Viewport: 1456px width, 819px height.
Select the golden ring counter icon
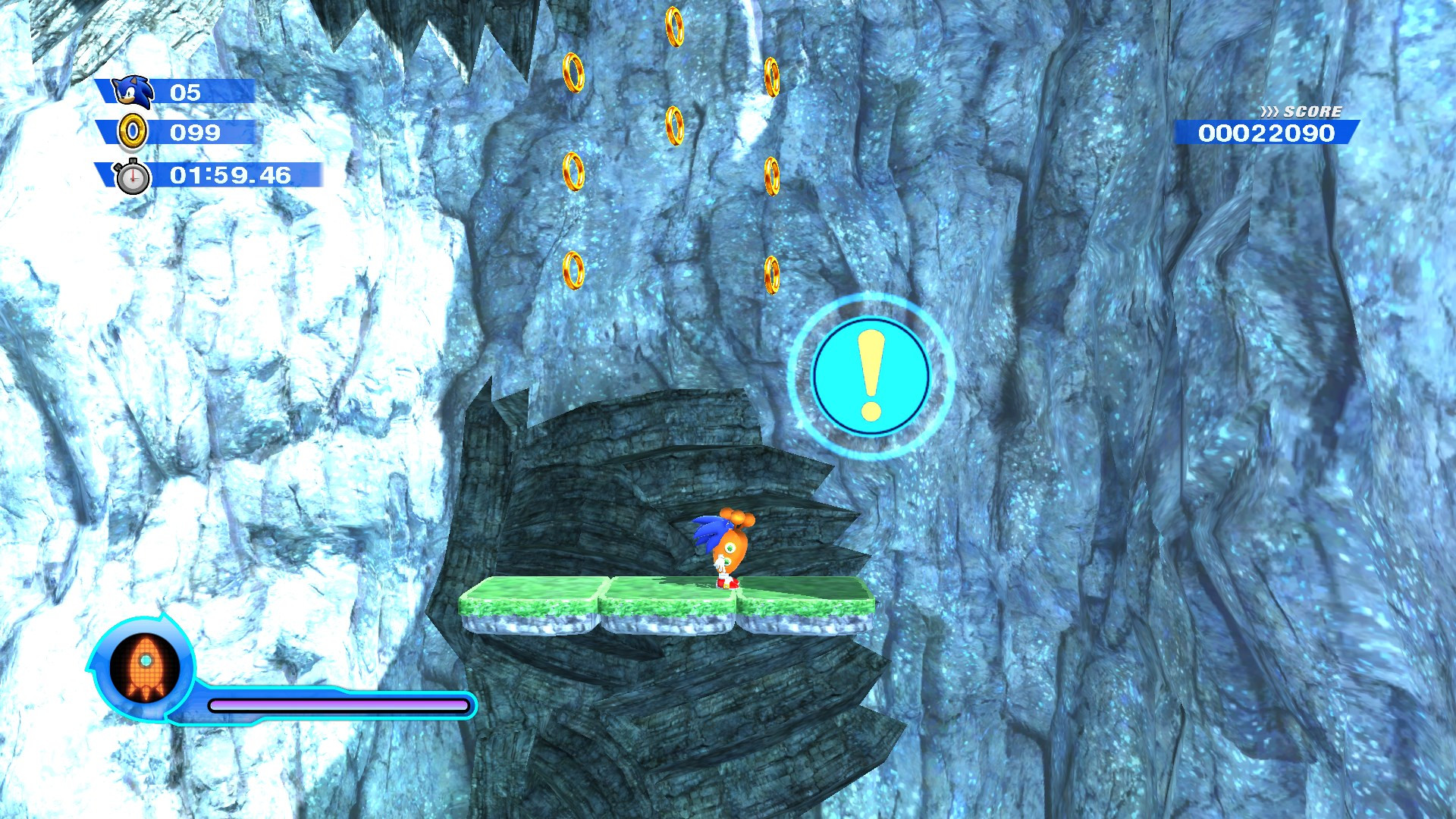132,133
